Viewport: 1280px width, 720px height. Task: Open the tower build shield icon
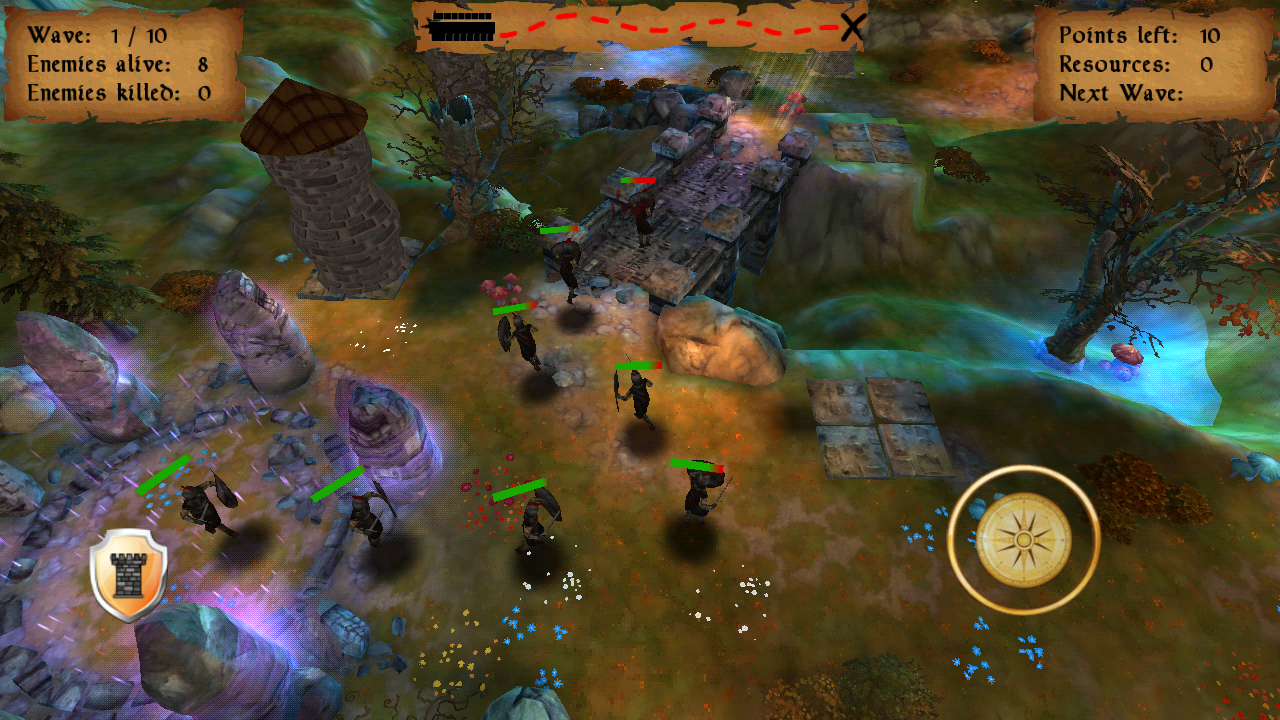tap(128, 574)
